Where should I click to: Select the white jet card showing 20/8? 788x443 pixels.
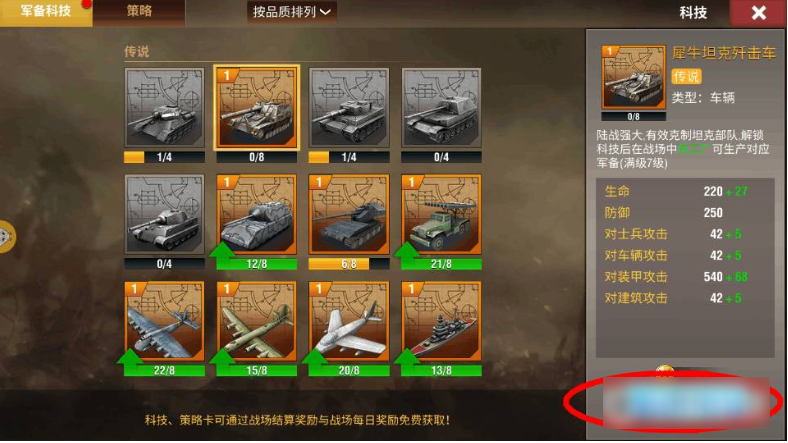[x=348, y=321]
